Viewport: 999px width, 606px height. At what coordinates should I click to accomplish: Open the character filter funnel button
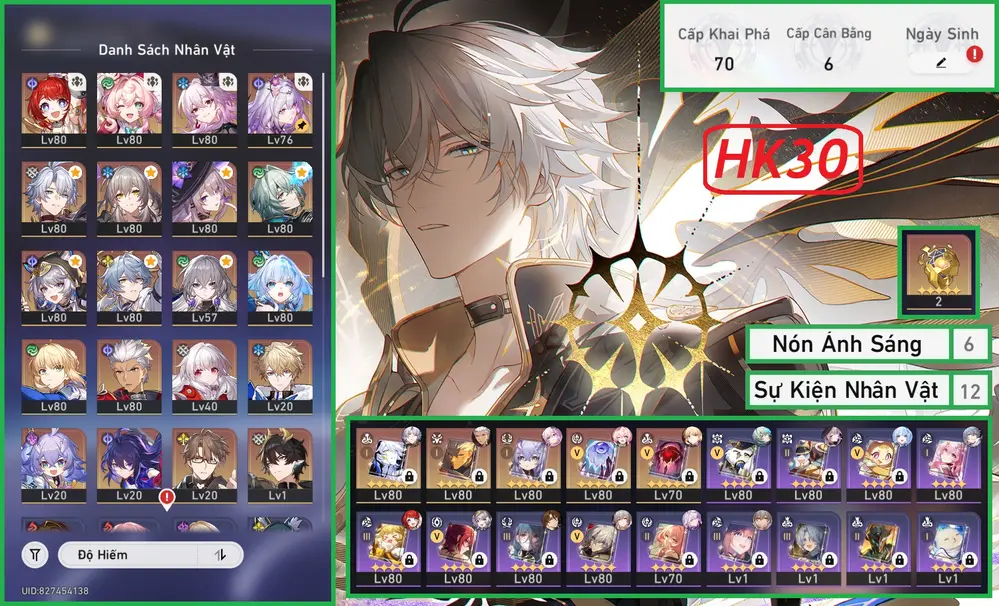[35, 554]
